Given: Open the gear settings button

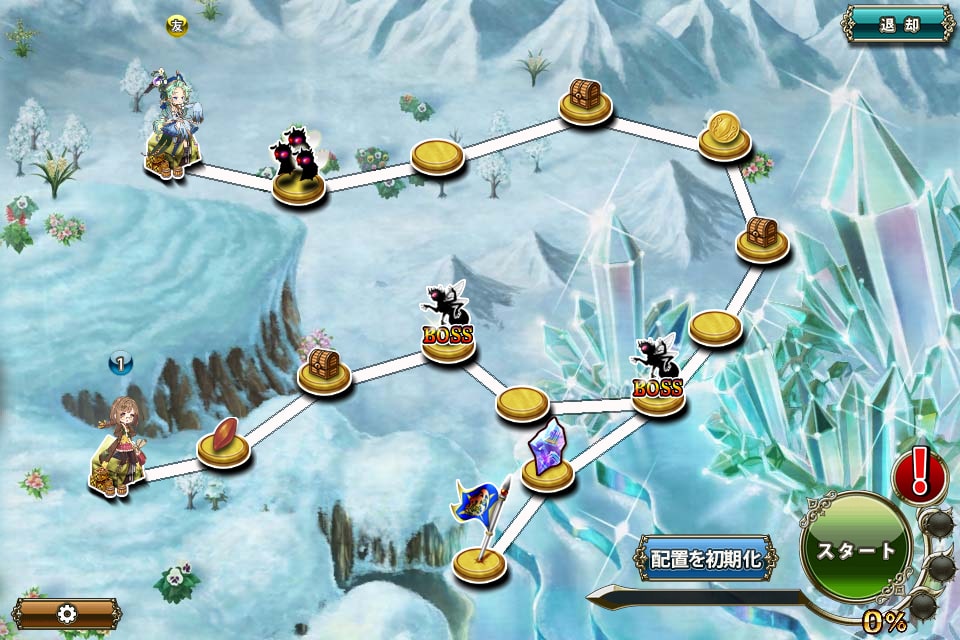Looking at the screenshot, I should pyautogui.click(x=67, y=613).
